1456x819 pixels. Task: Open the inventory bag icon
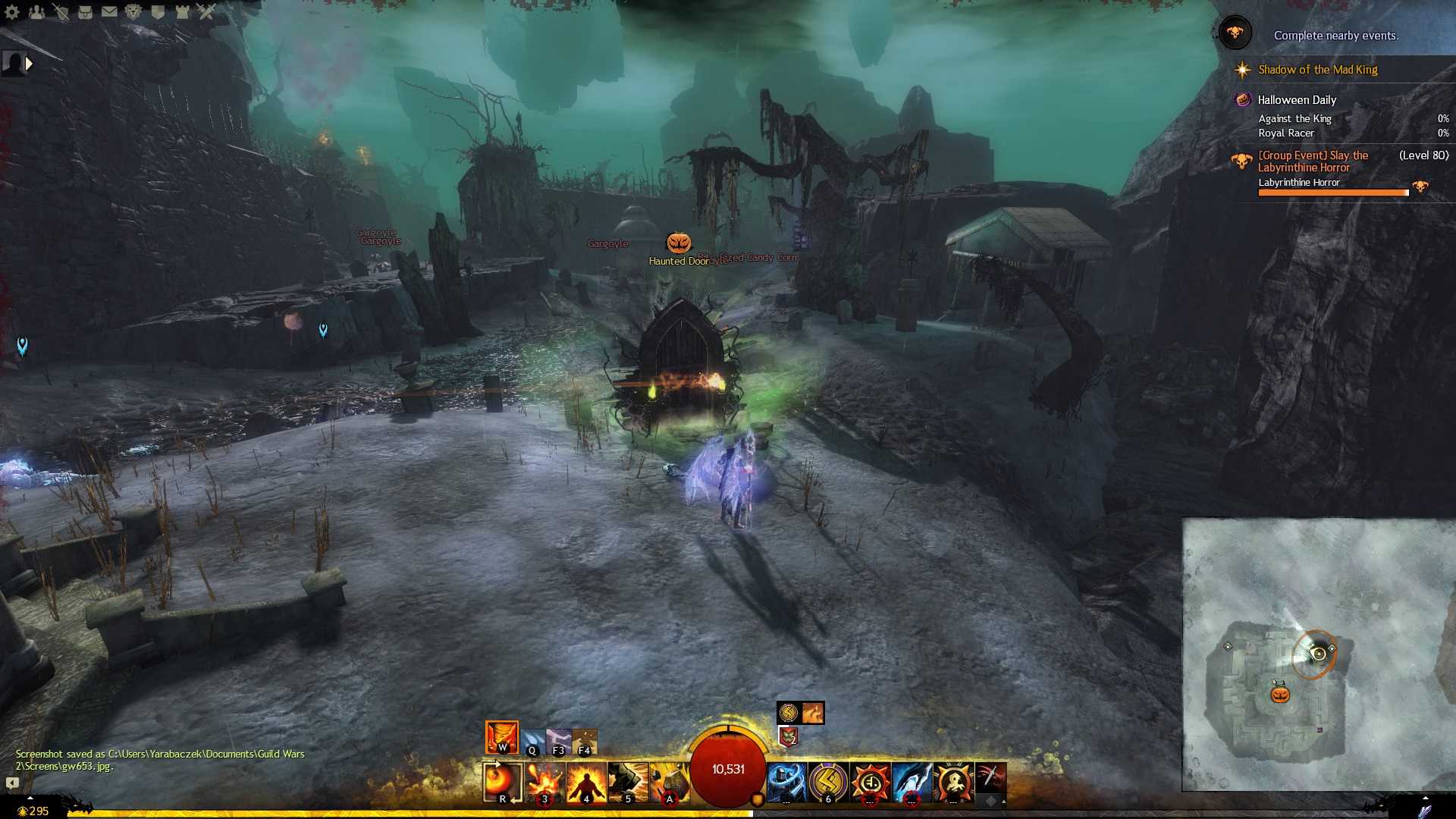[x=85, y=12]
